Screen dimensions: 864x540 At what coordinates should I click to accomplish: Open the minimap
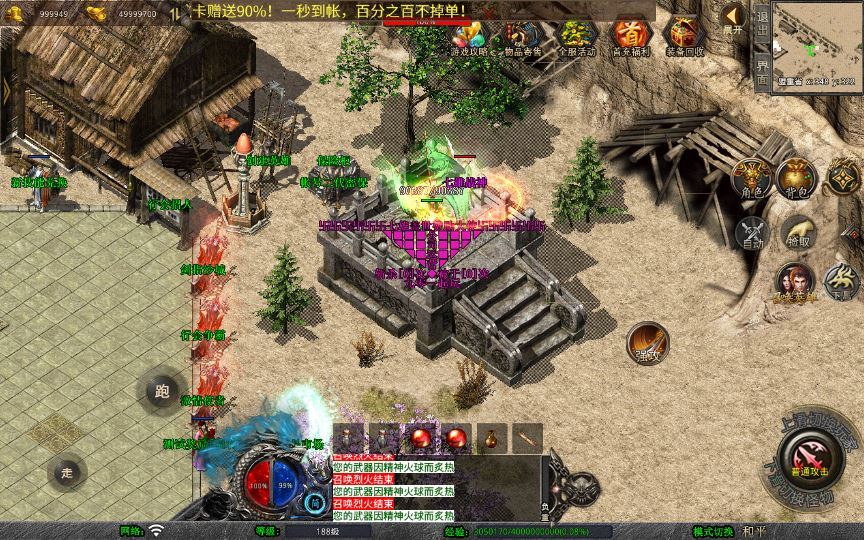click(817, 40)
